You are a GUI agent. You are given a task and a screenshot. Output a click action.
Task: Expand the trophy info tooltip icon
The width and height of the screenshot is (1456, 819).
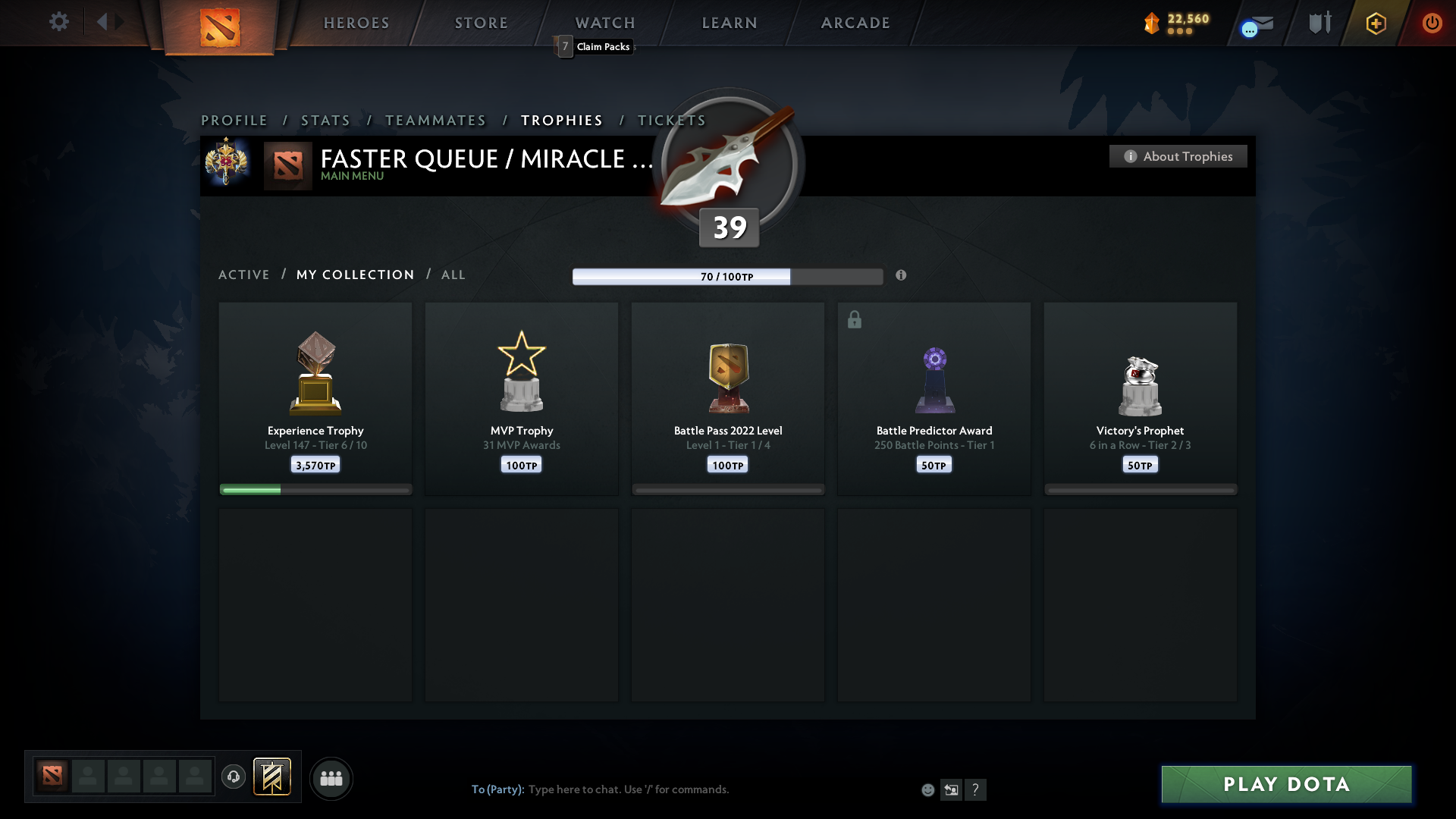(x=902, y=276)
